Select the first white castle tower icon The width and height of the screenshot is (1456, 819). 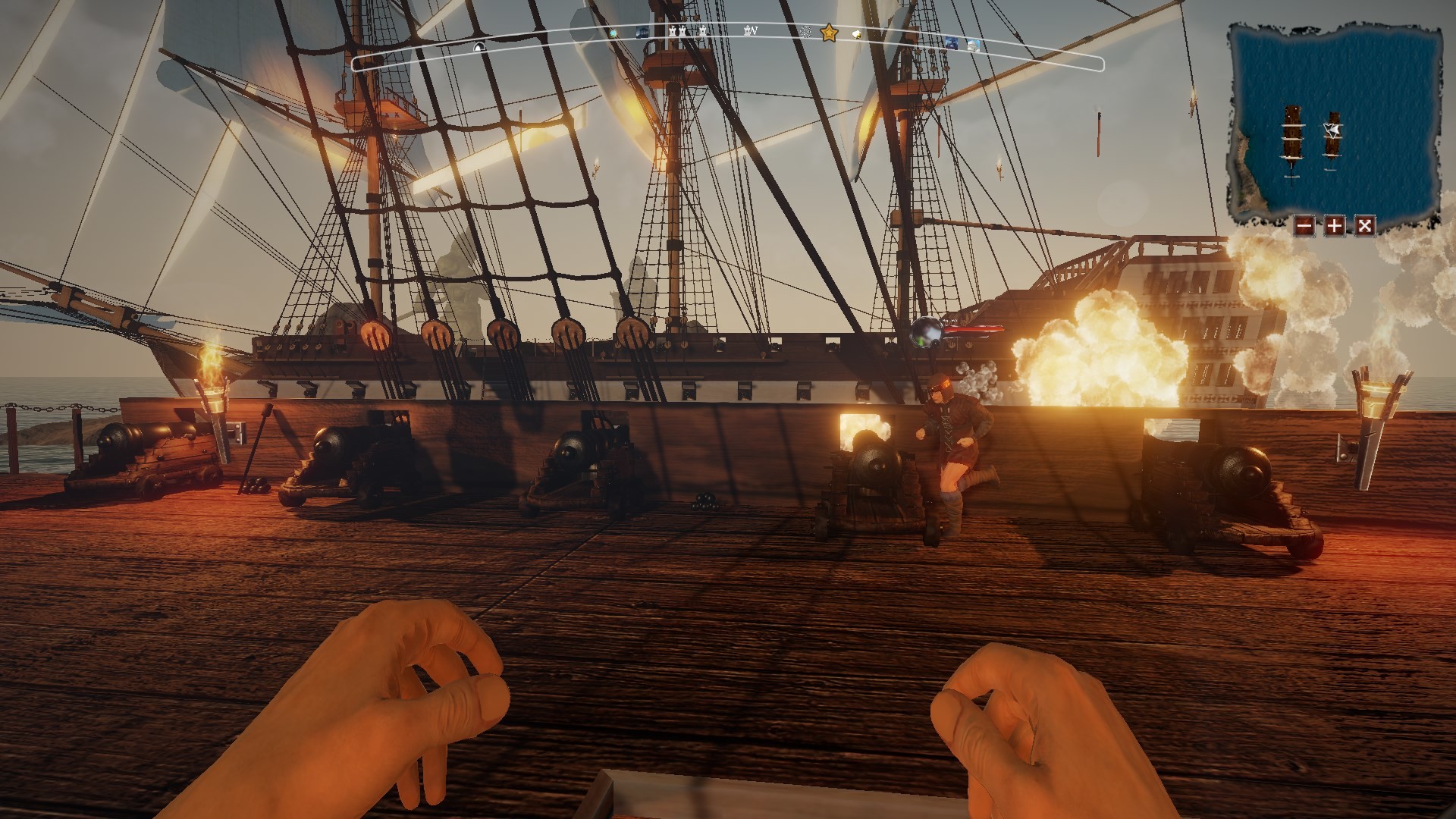673,33
